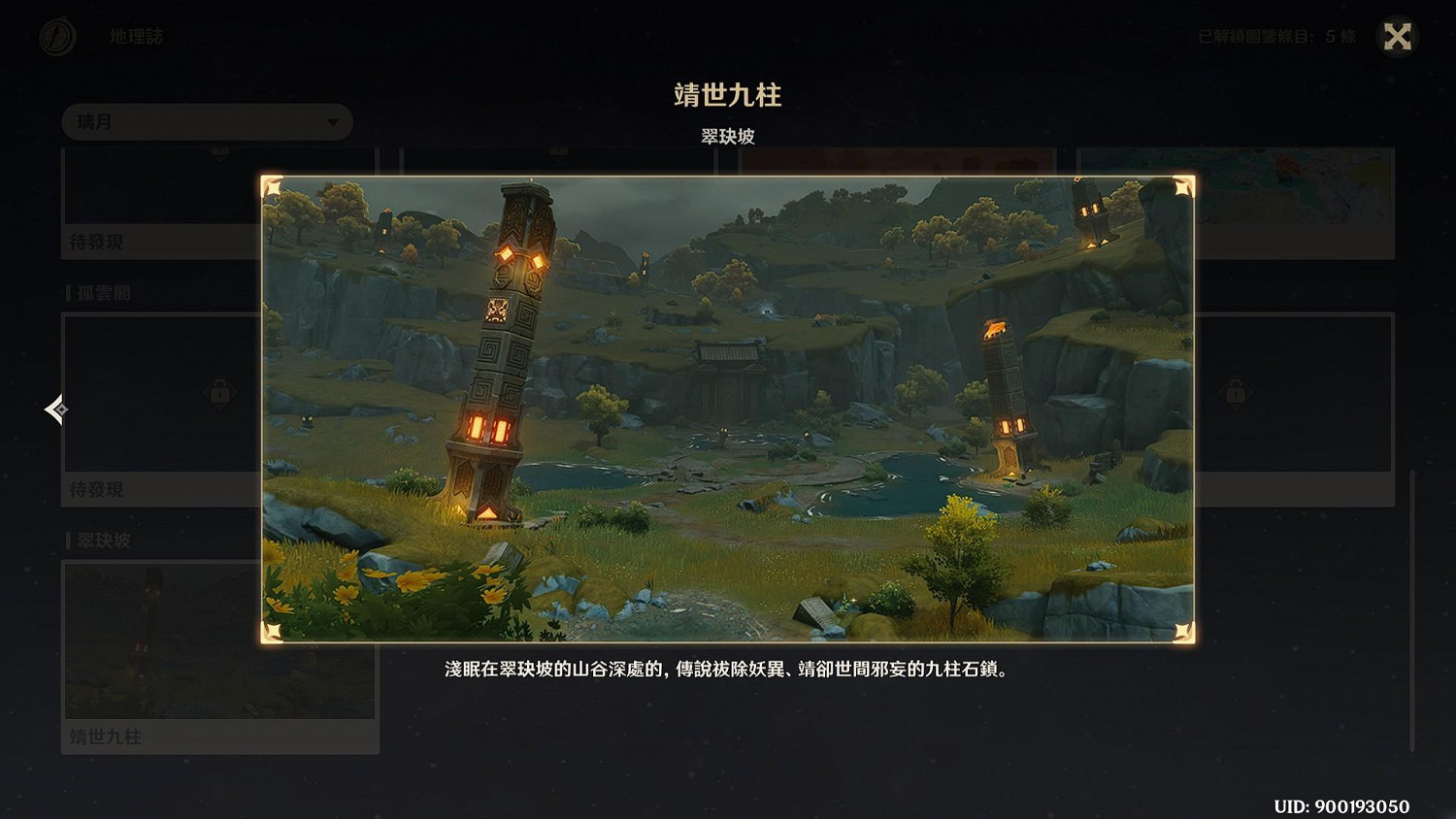Click the 翠玦坡 subtitle under 靖世九柱
Screen dimensions: 1456x819
pyautogui.click(x=728, y=137)
